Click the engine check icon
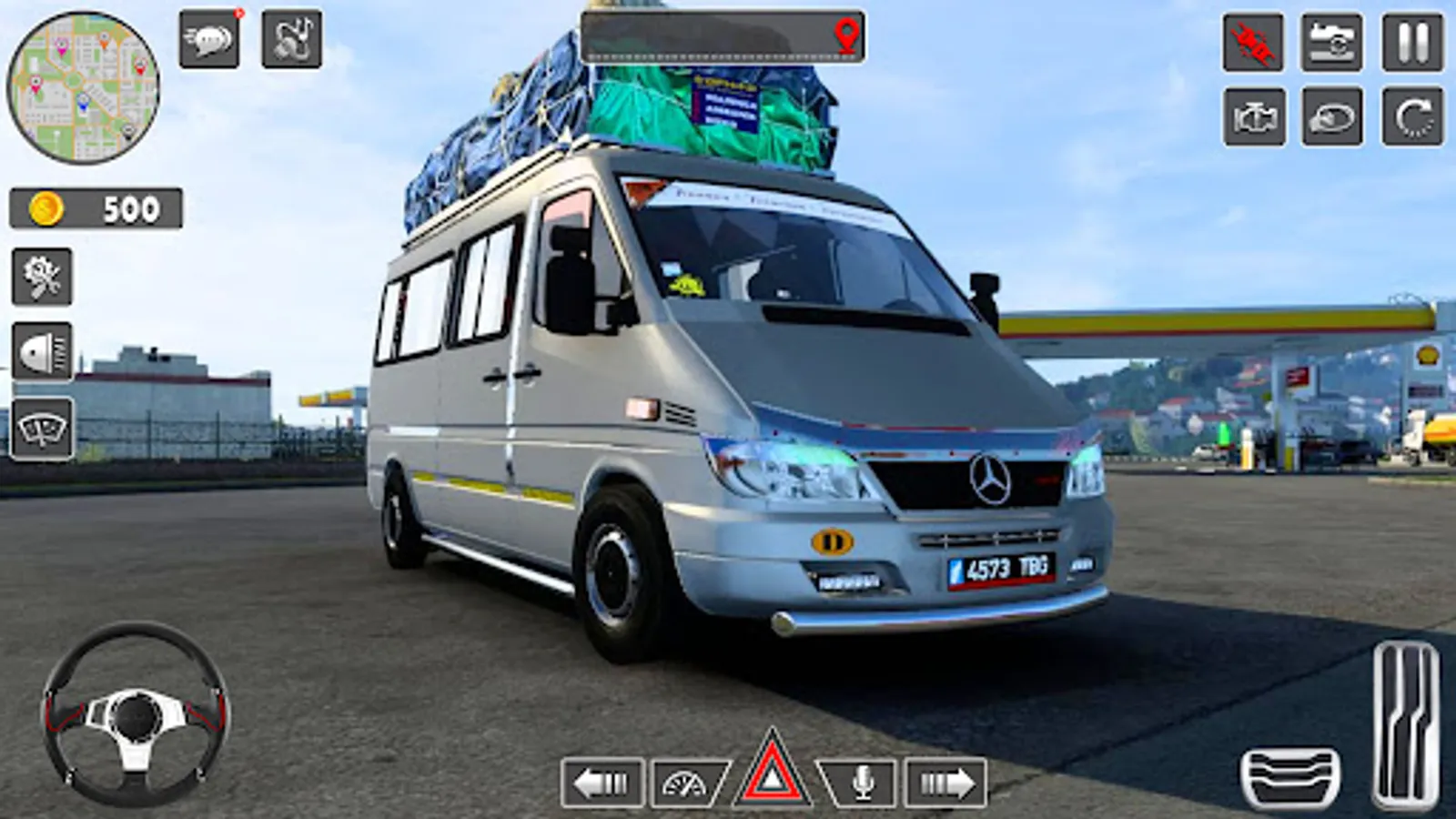This screenshot has height=819, width=1456. [x=1251, y=116]
